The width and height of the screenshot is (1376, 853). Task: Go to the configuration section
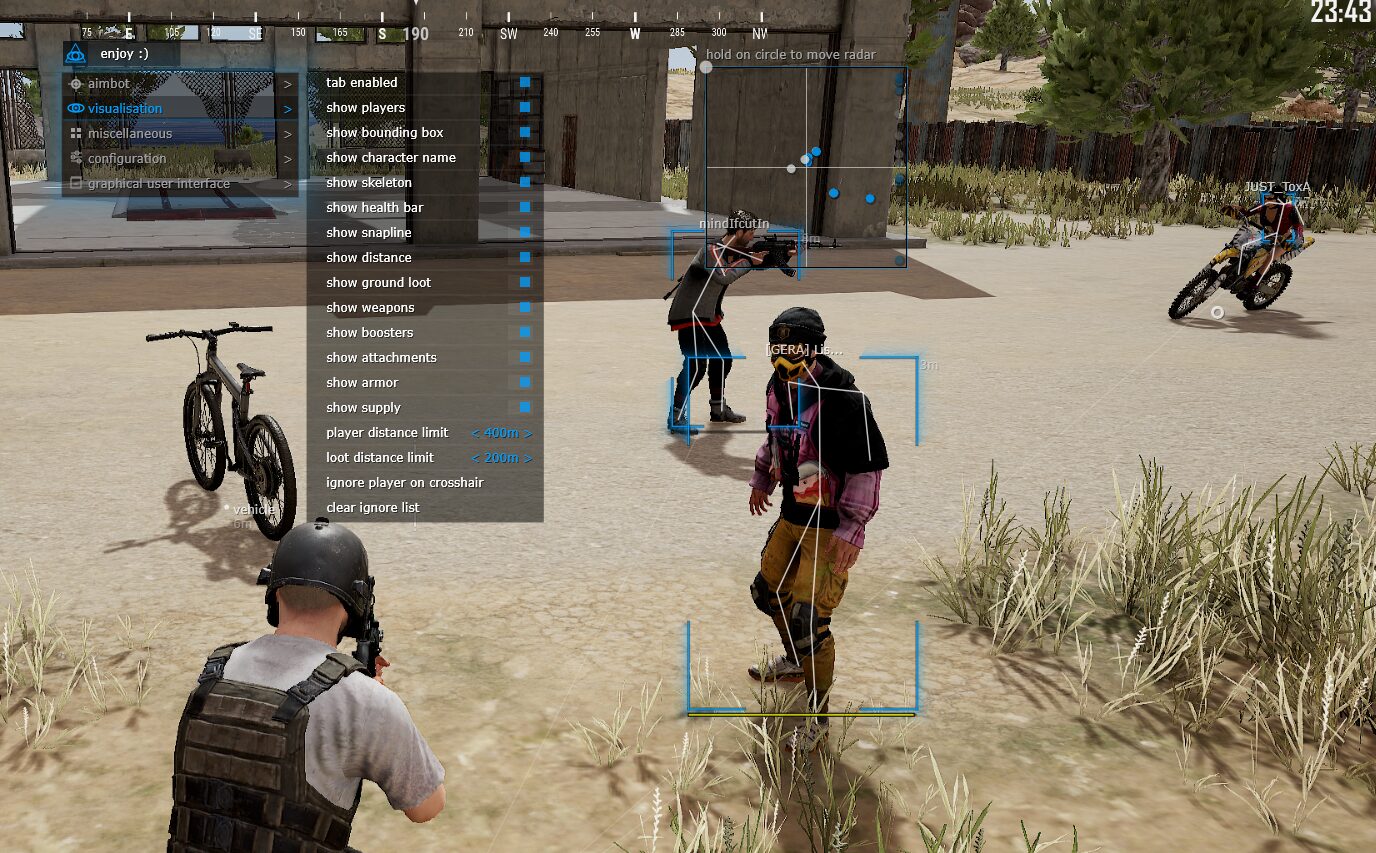tap(180, 159)
